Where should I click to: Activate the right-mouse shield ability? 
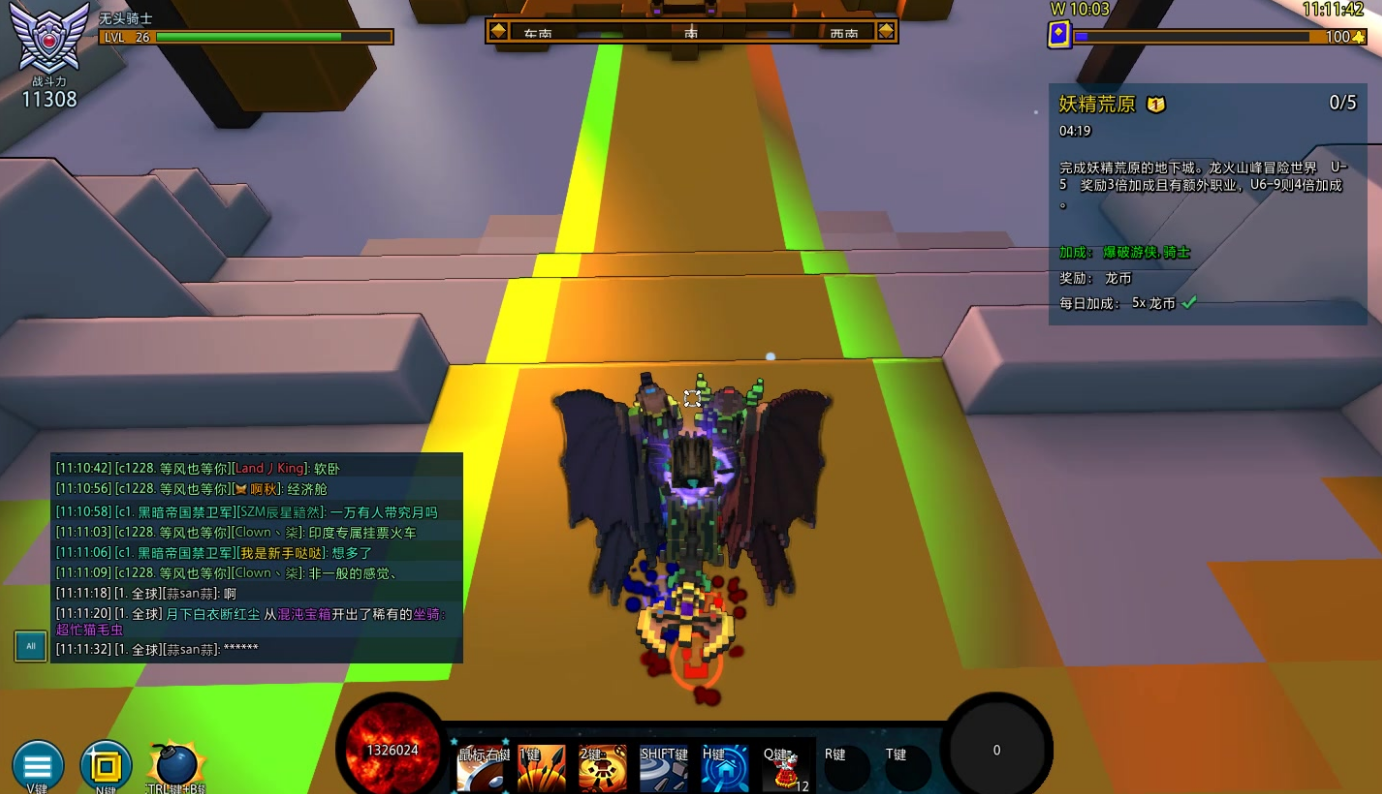click(483, 769)
